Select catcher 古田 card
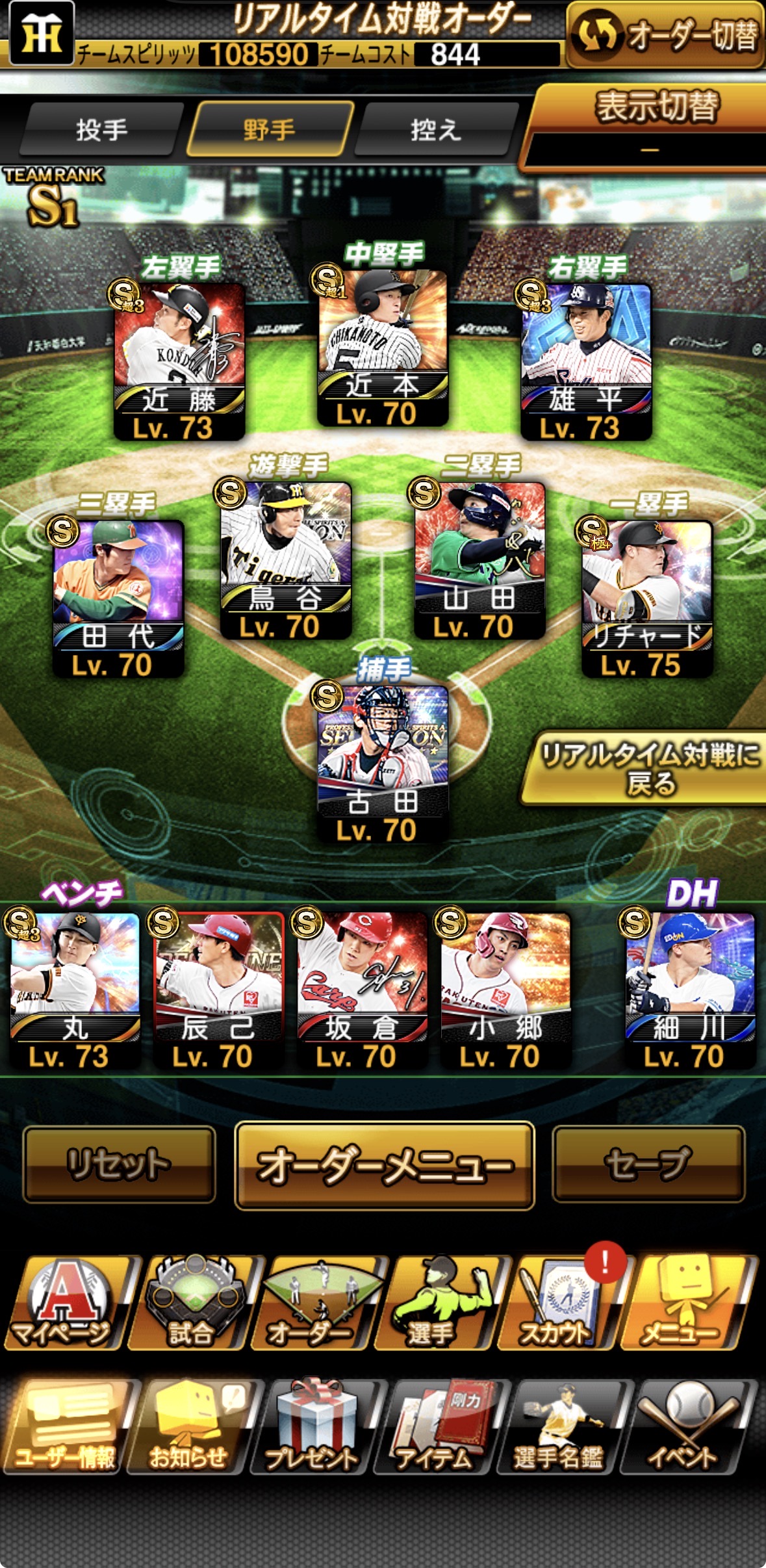Viewport: 766px width, 1568px height. coord(383,764)
